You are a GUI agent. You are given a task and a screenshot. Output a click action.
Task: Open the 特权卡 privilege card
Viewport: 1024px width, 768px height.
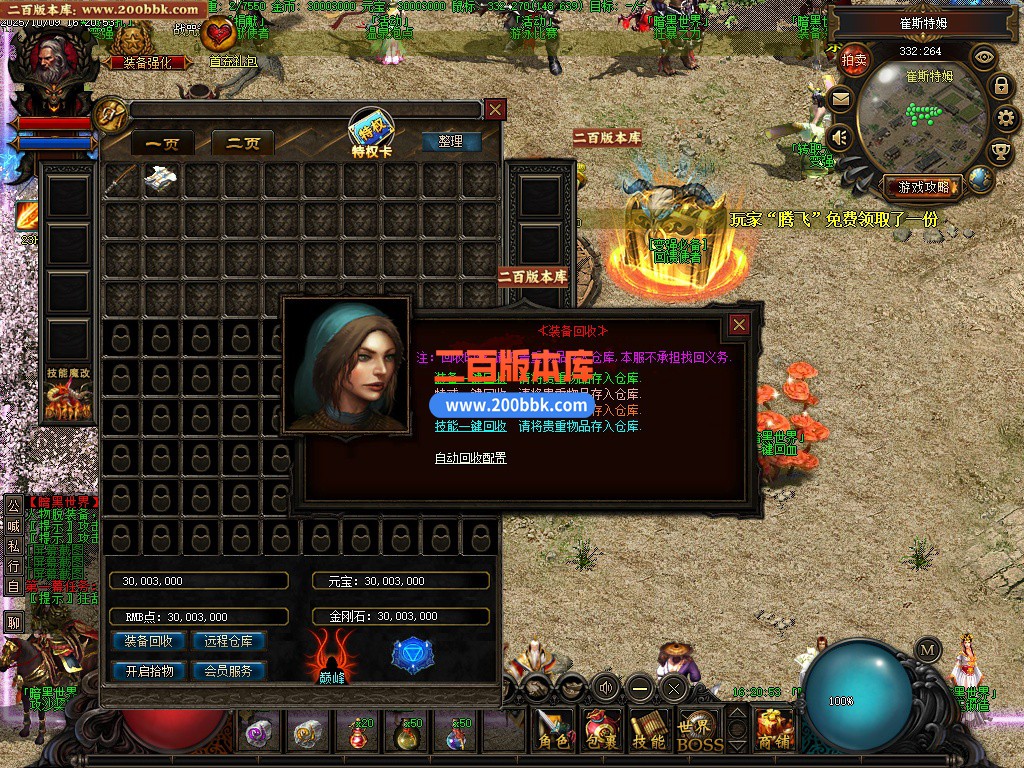pyautogui.click(x=371, y=134)
